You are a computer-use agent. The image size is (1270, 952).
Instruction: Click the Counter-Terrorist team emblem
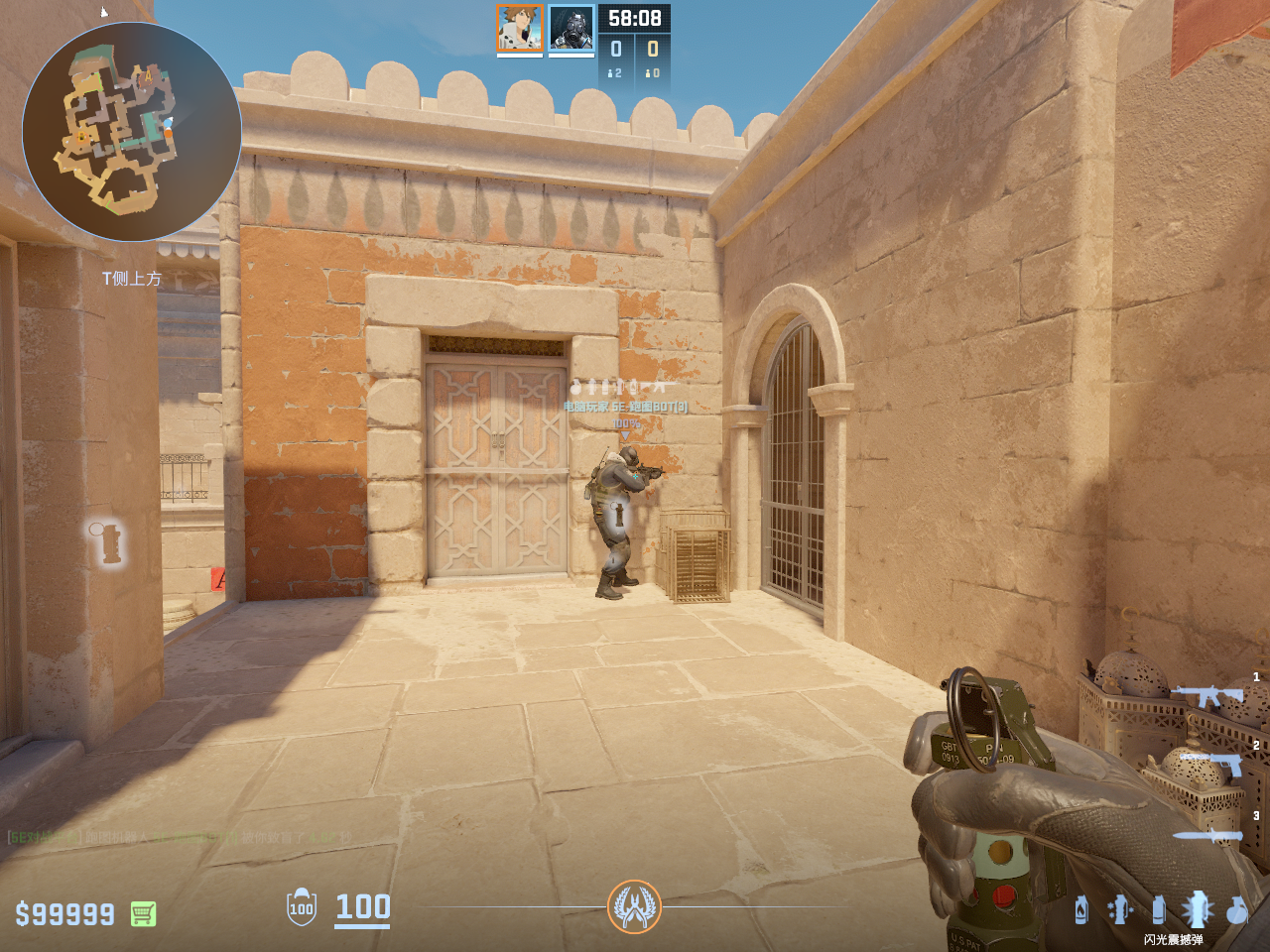pos(634,906)
